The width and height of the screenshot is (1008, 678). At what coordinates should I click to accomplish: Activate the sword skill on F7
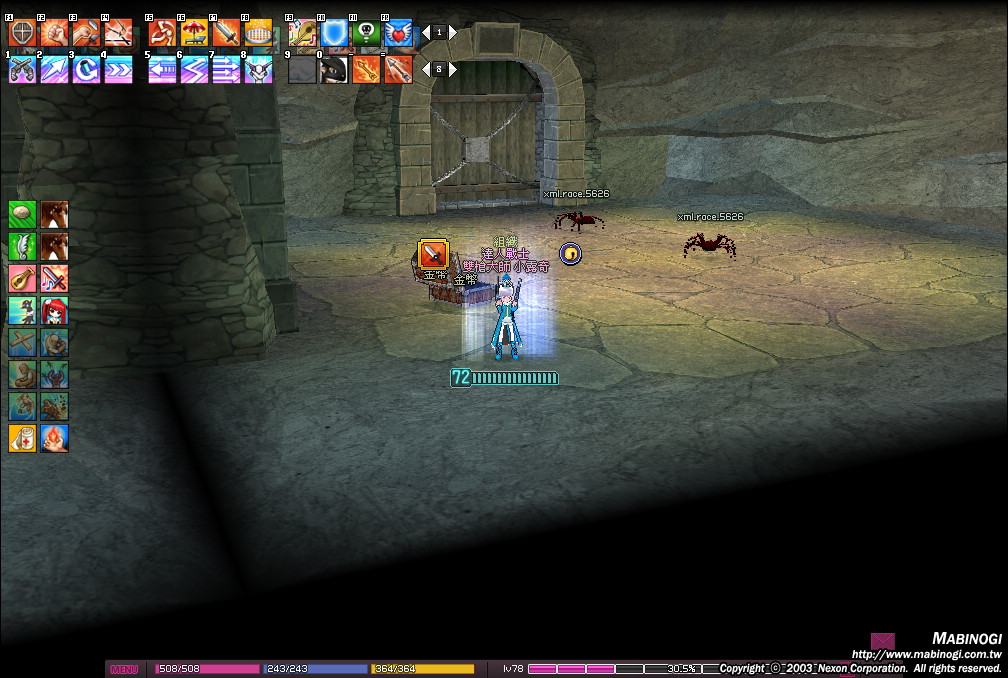pyautogui.click(x=226, y=33)
